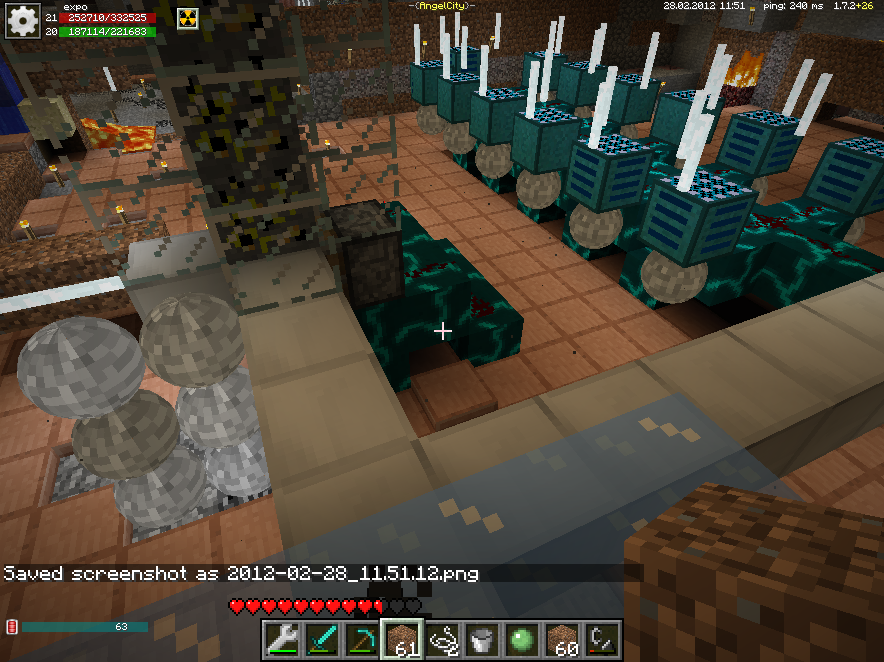Pick the string hotbar slot
This screenshot has height=662, width=884.
[442, 639]
